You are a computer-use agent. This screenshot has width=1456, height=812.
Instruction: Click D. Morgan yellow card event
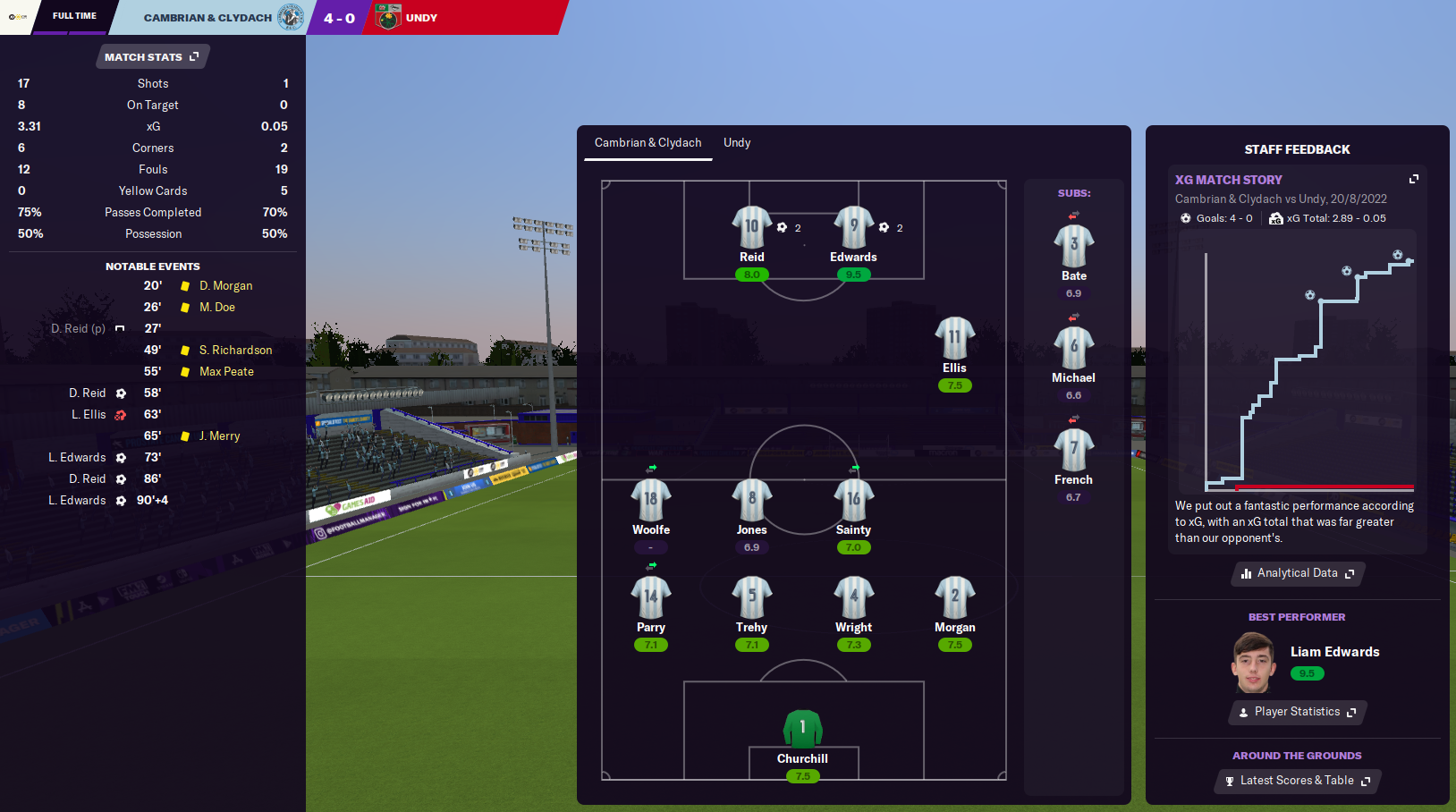[x=225, y=286]
